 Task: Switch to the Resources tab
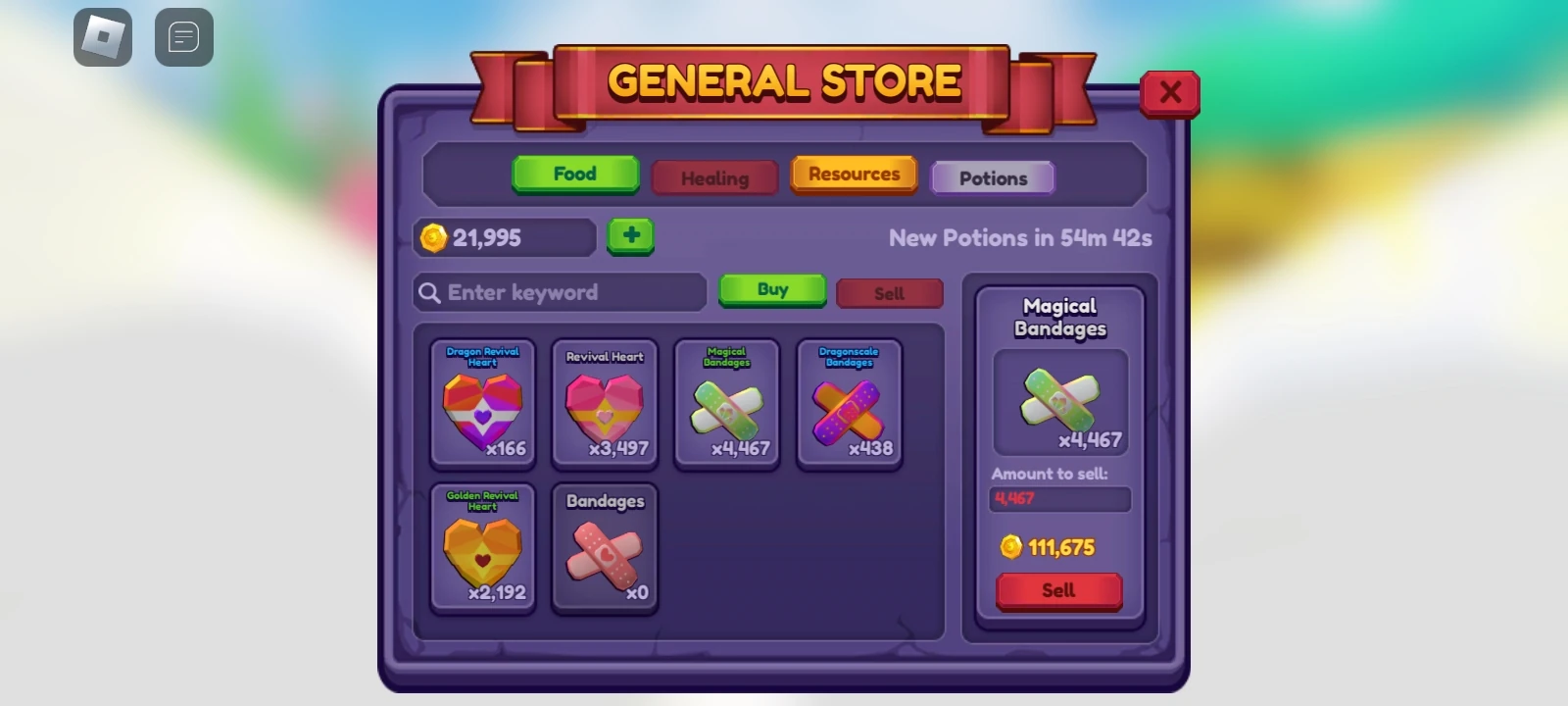coord(854,174)
